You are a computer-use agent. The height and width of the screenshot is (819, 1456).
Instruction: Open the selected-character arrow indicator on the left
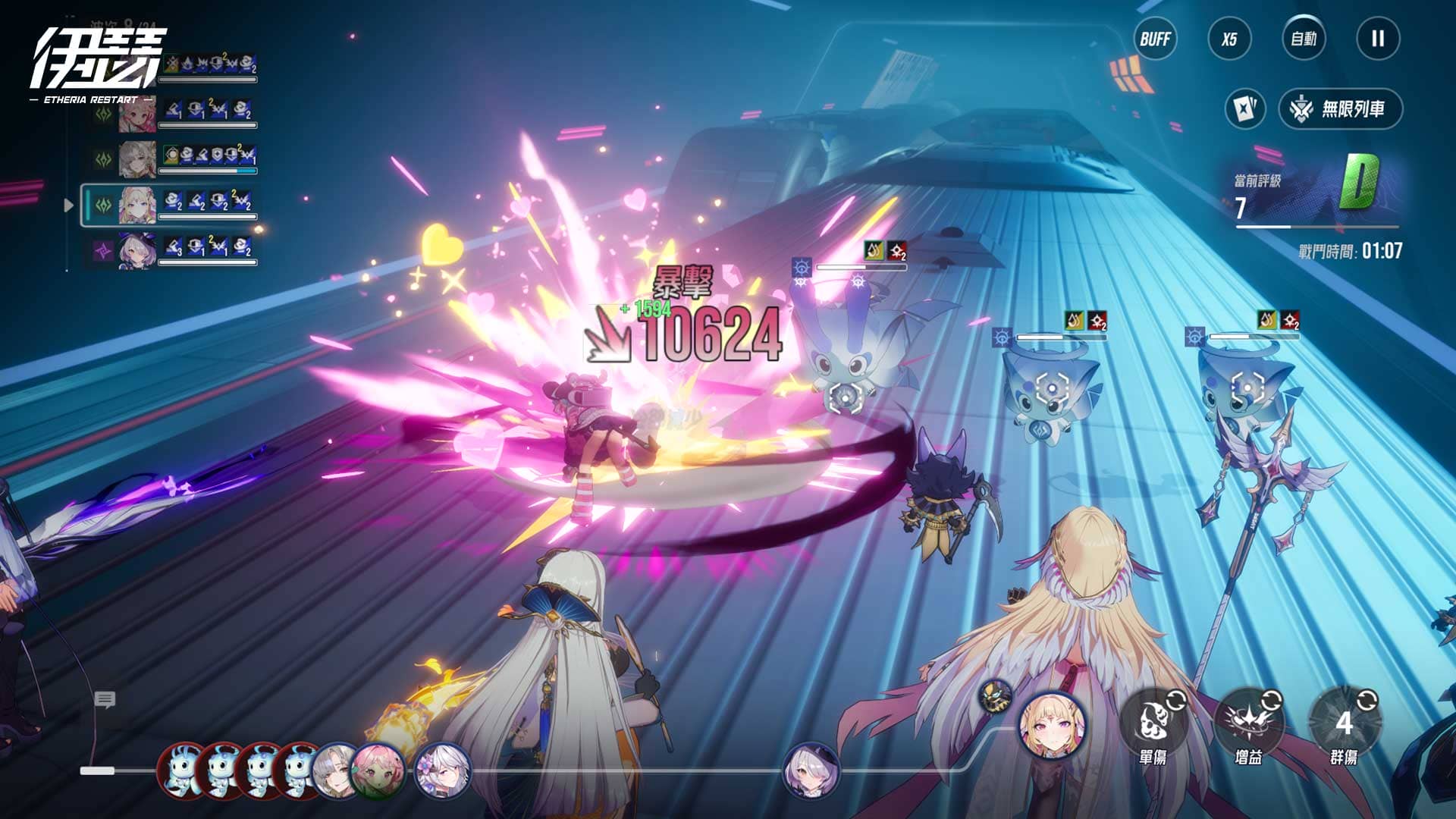pos(69,203)
